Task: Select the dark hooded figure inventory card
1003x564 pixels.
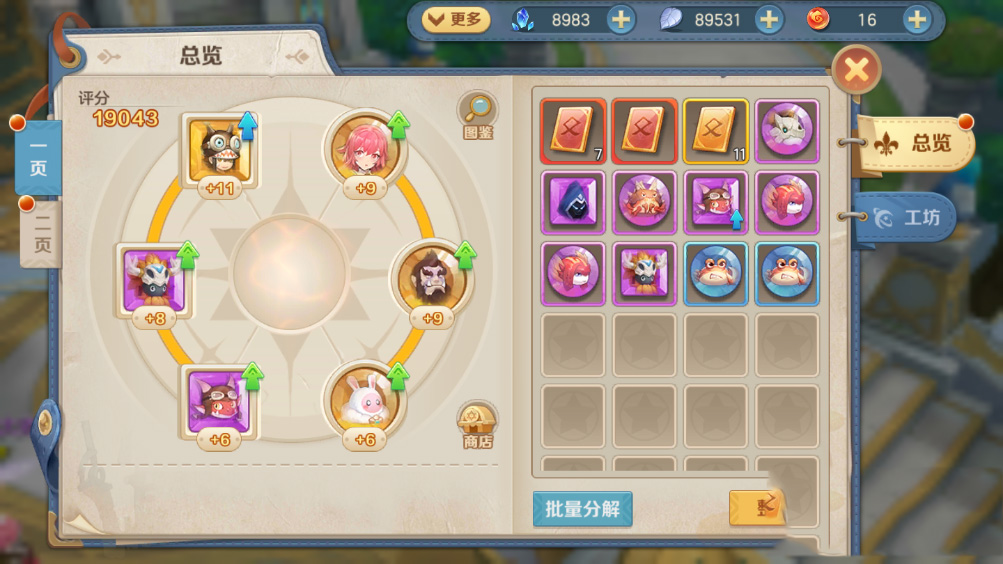Action: click(x=573, y=202)
